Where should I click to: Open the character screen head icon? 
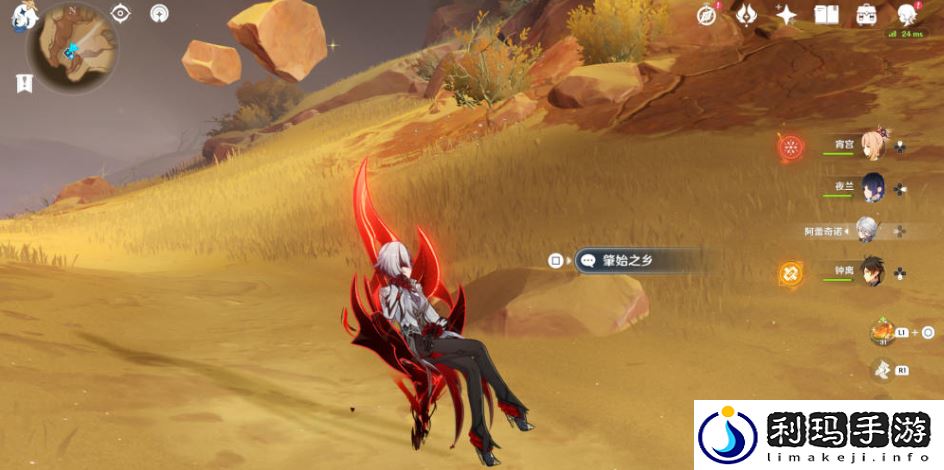(907, 14)
